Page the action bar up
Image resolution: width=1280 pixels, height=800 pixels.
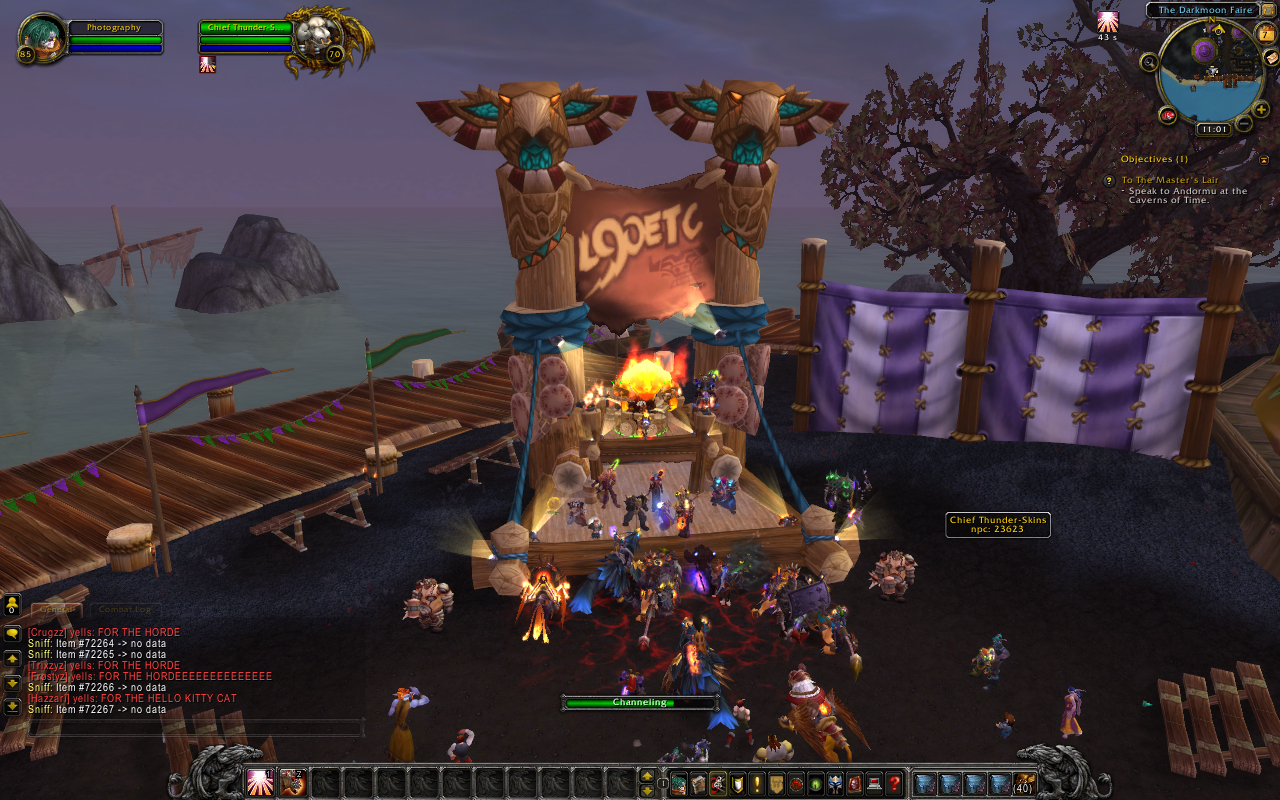(x=647, y=776)
